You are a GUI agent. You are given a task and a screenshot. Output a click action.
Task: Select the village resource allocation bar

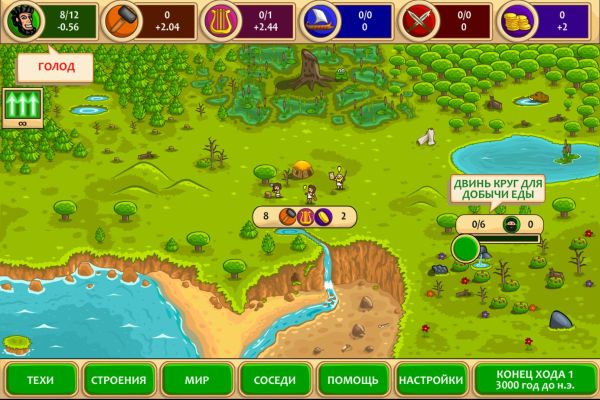point(305,215)
